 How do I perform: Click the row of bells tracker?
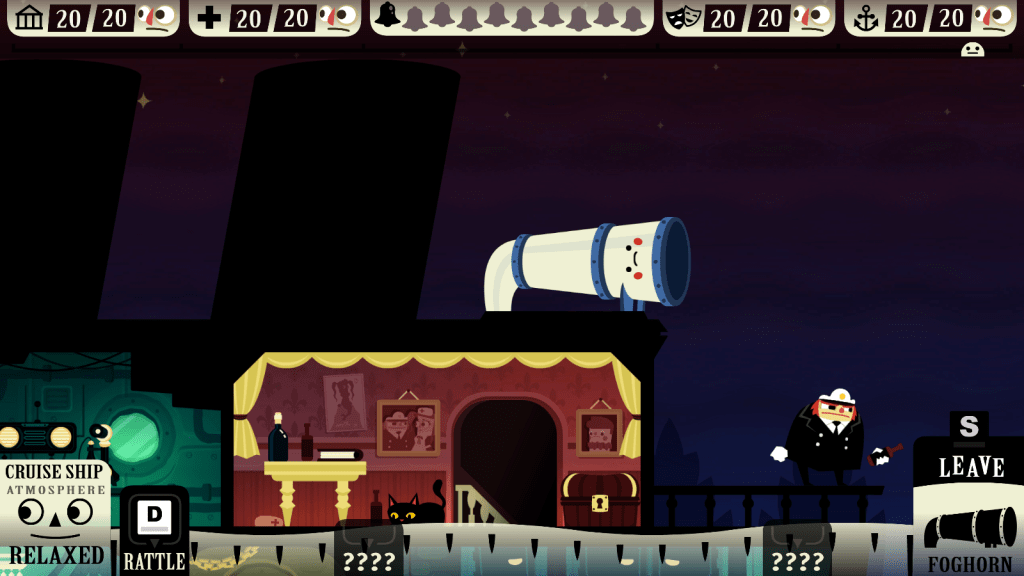511,17
